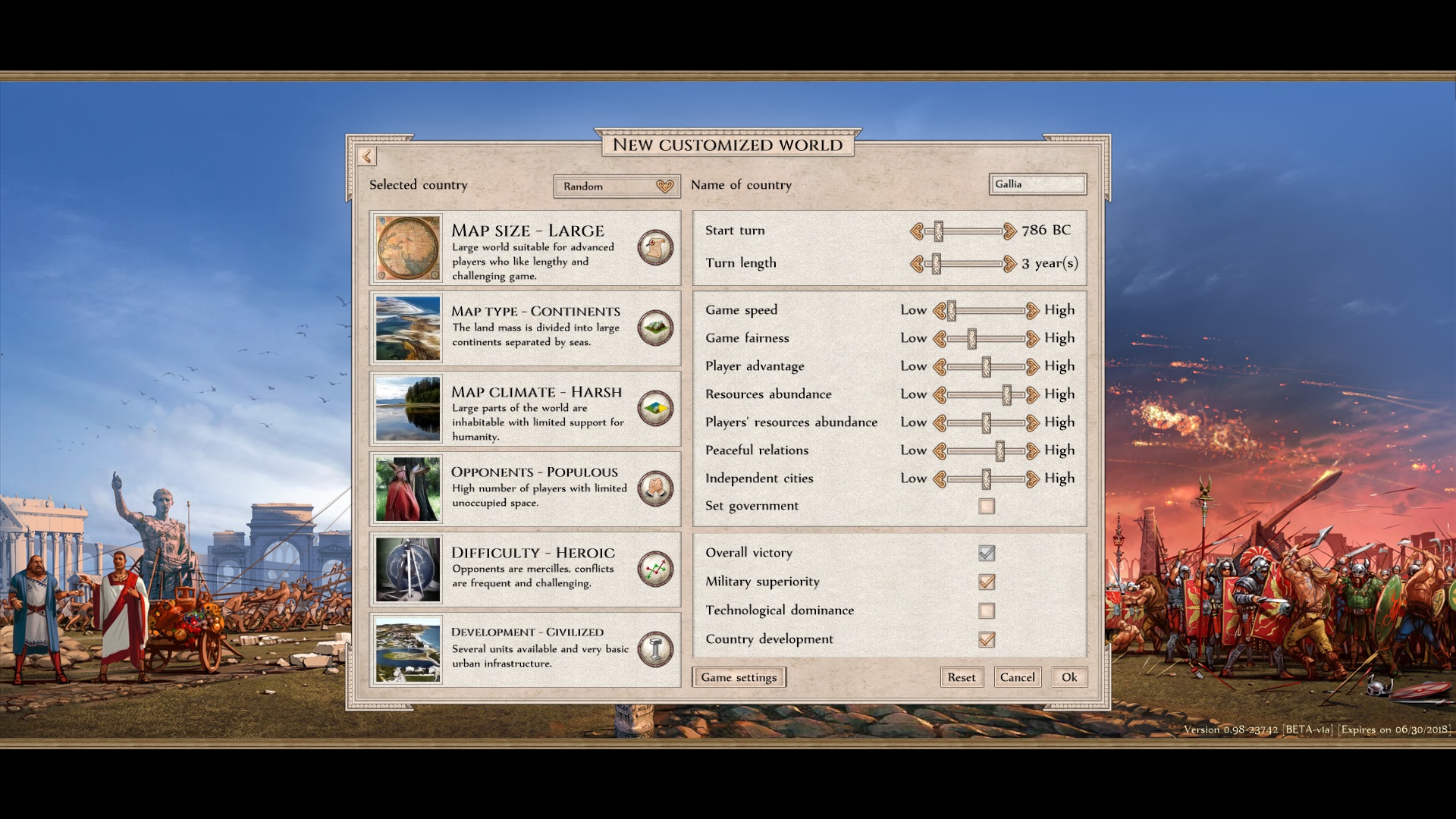This screenshot has height=819, width=1456.
Task: Click Ok to confirm the world setup
Action: click(x=1068, y=676)
